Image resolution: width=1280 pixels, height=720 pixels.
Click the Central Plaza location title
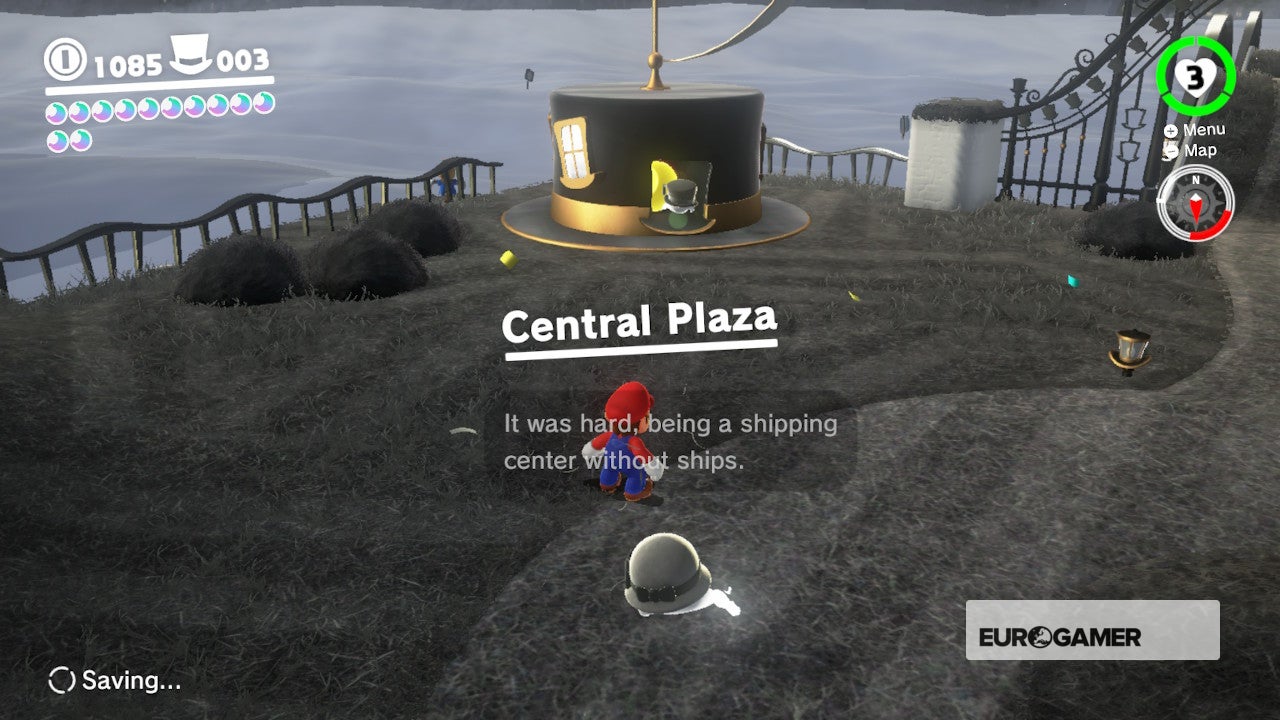coord(642,325)
